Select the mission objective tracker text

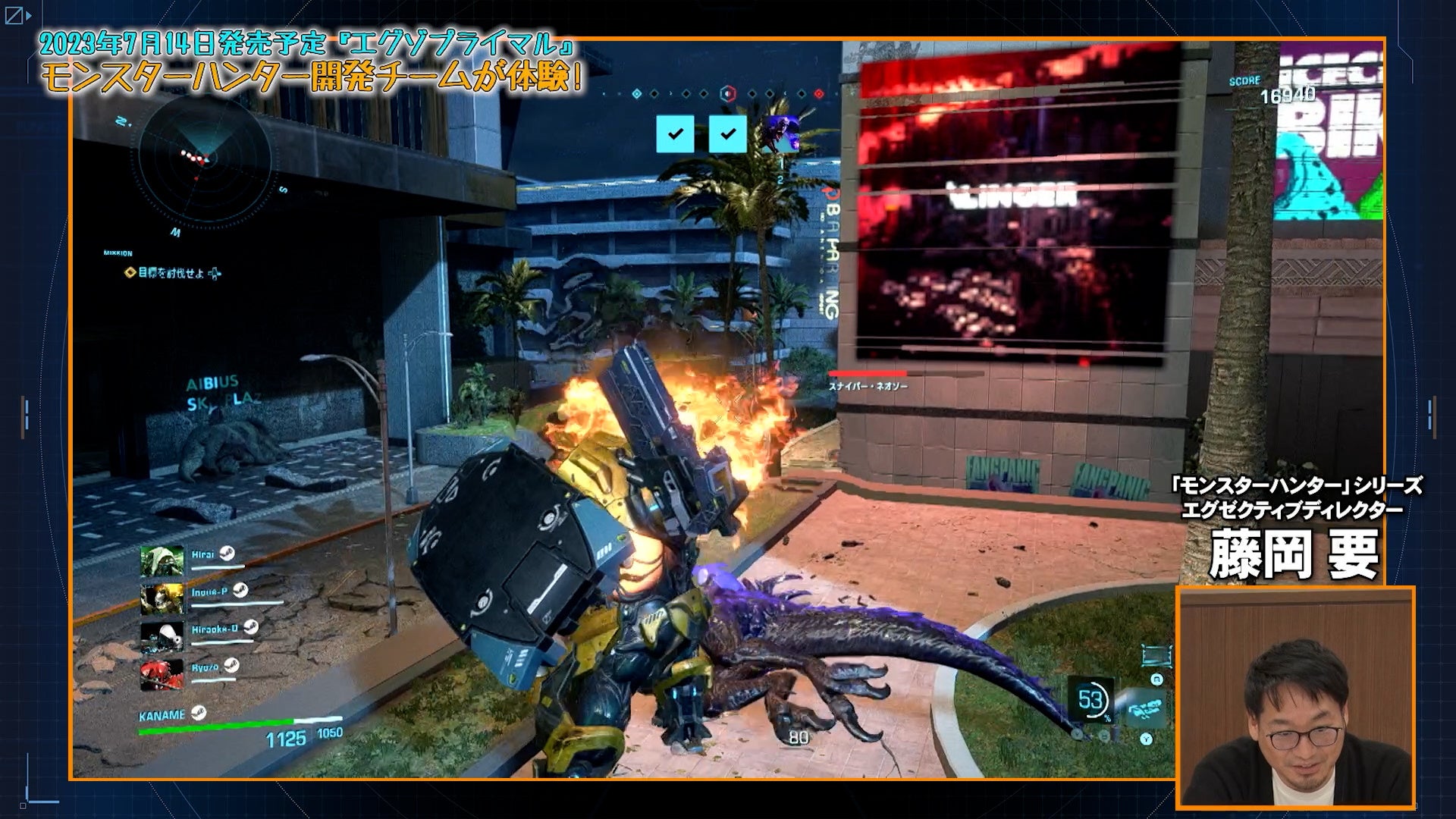172,273
